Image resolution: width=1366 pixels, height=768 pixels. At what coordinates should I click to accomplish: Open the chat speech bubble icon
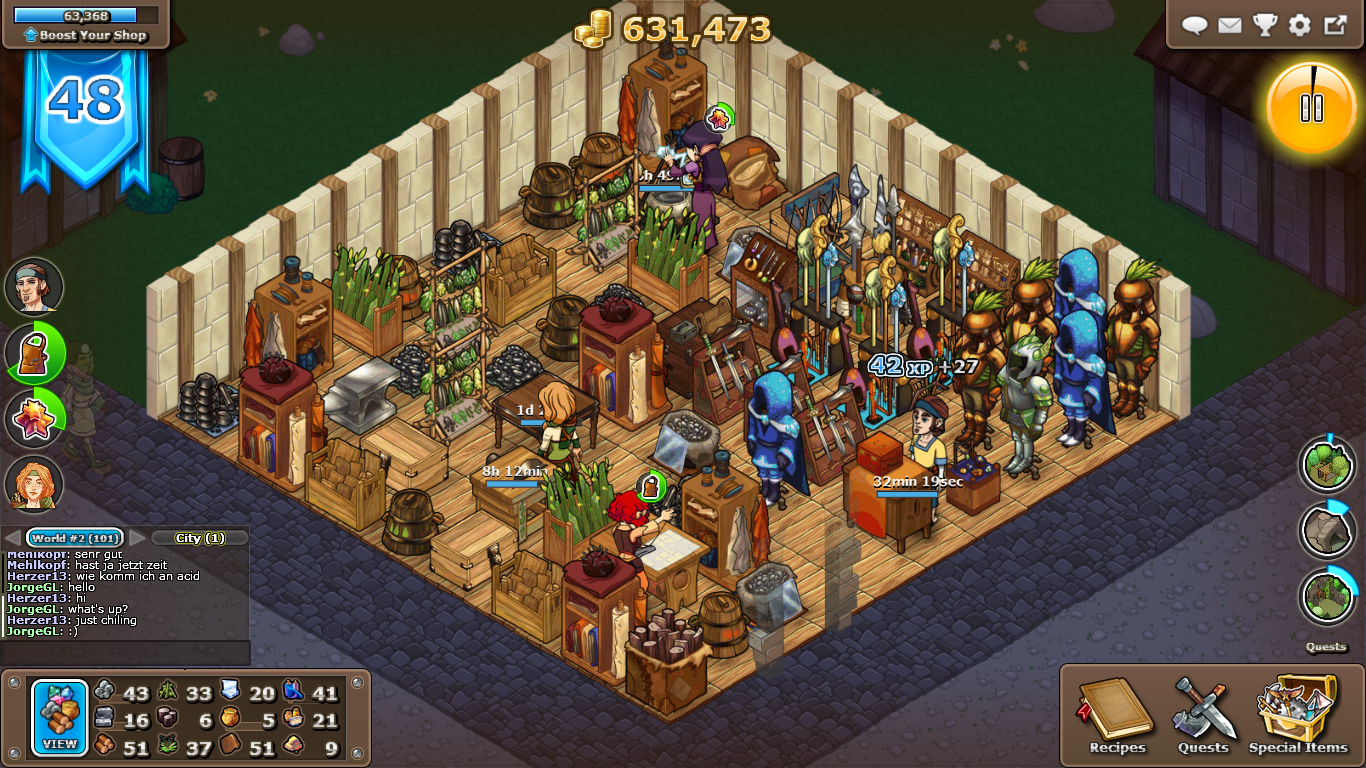point(1195,25)
